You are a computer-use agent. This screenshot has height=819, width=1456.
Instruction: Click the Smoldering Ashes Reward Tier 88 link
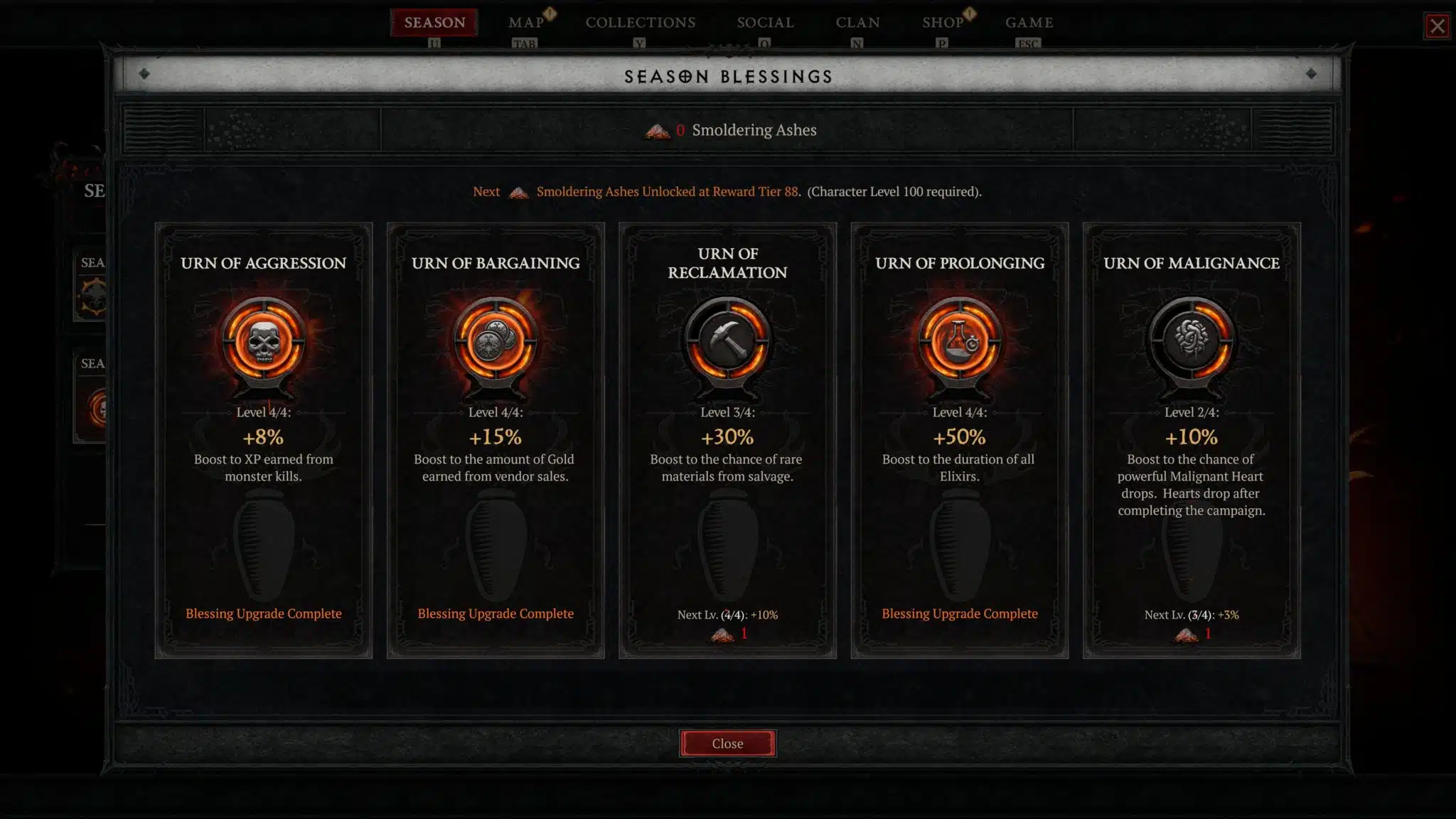667,191
